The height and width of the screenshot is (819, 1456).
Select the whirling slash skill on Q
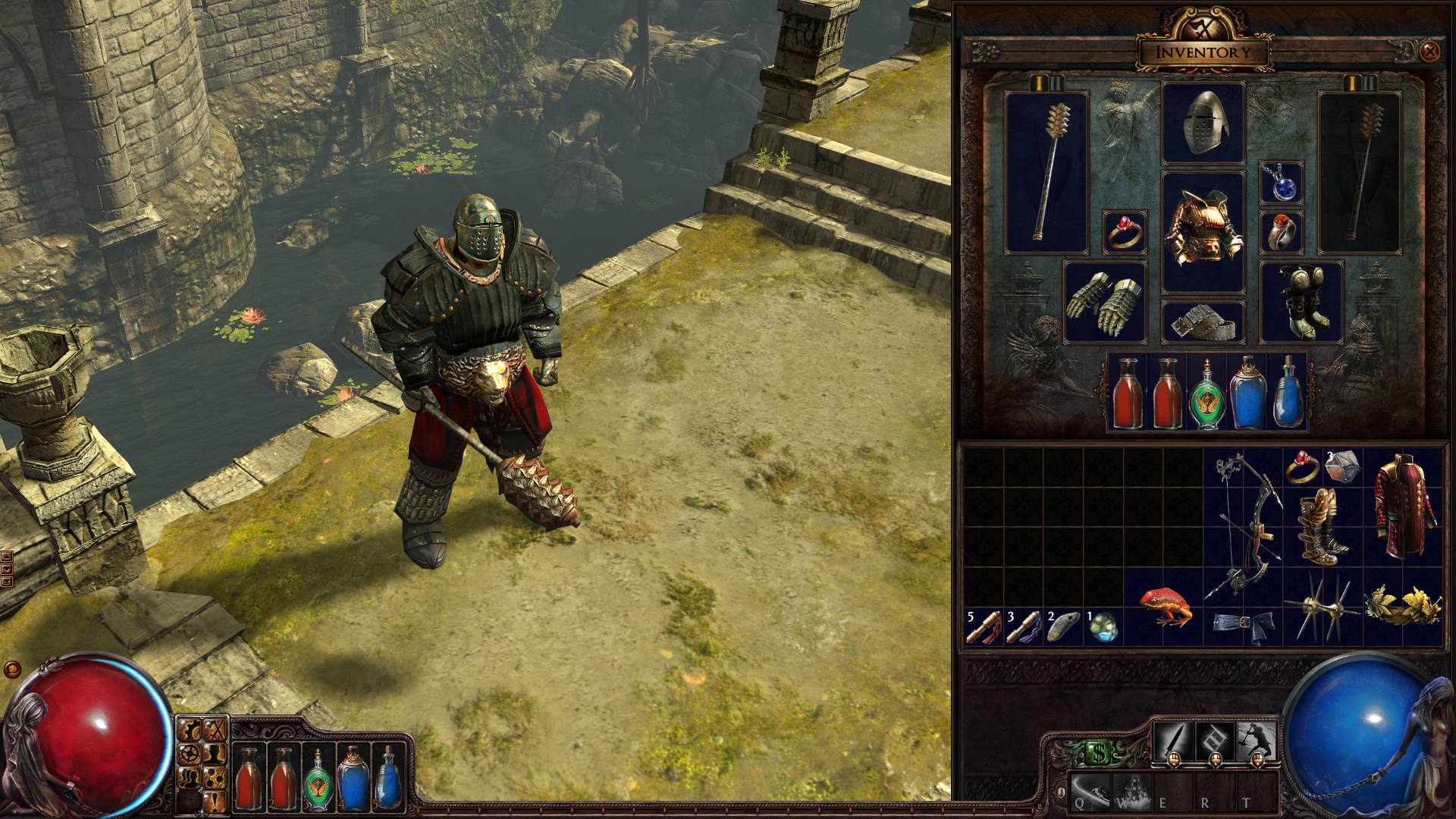[1090, 792]
